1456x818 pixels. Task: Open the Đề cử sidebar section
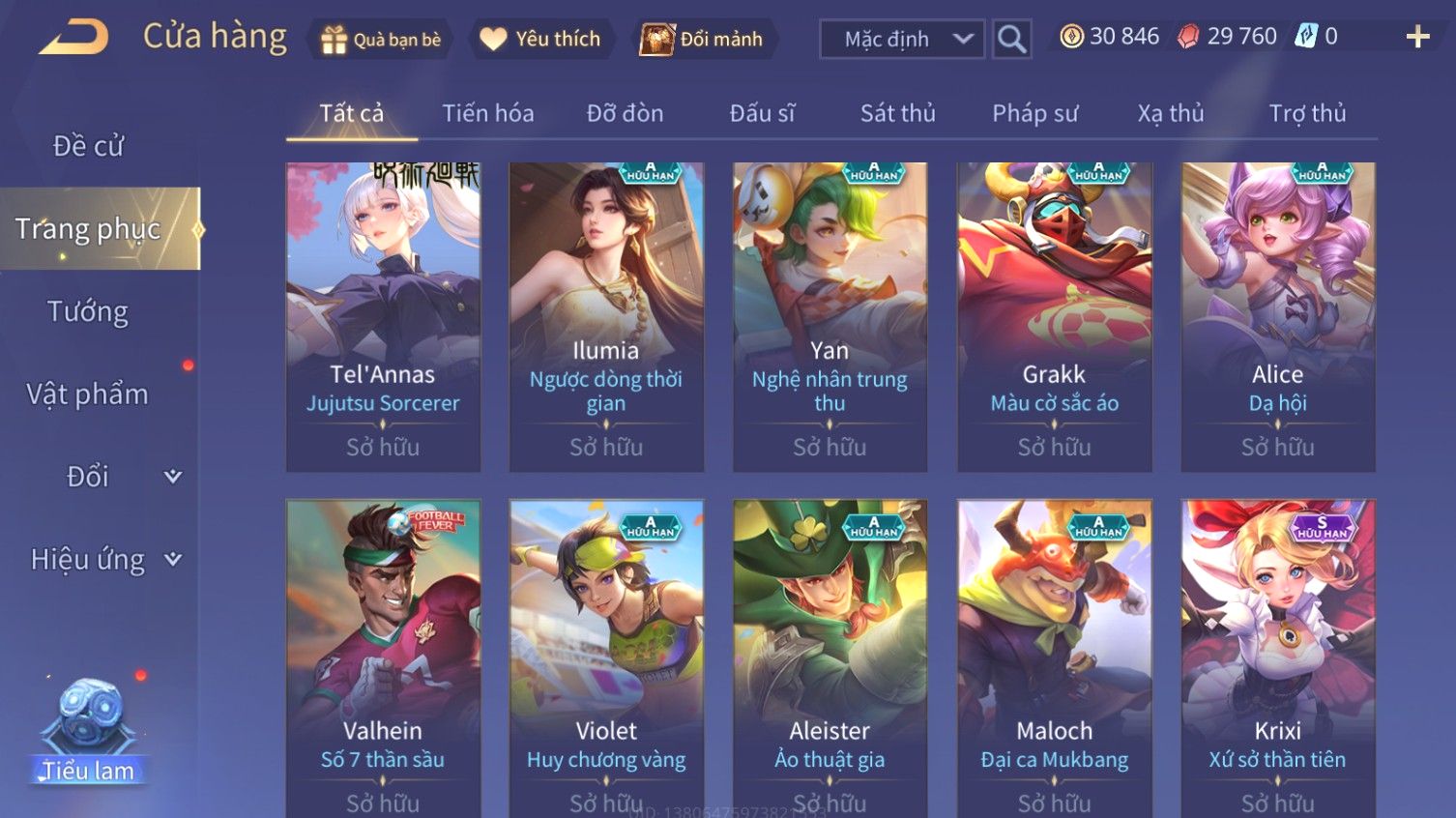tap(88, 146)
